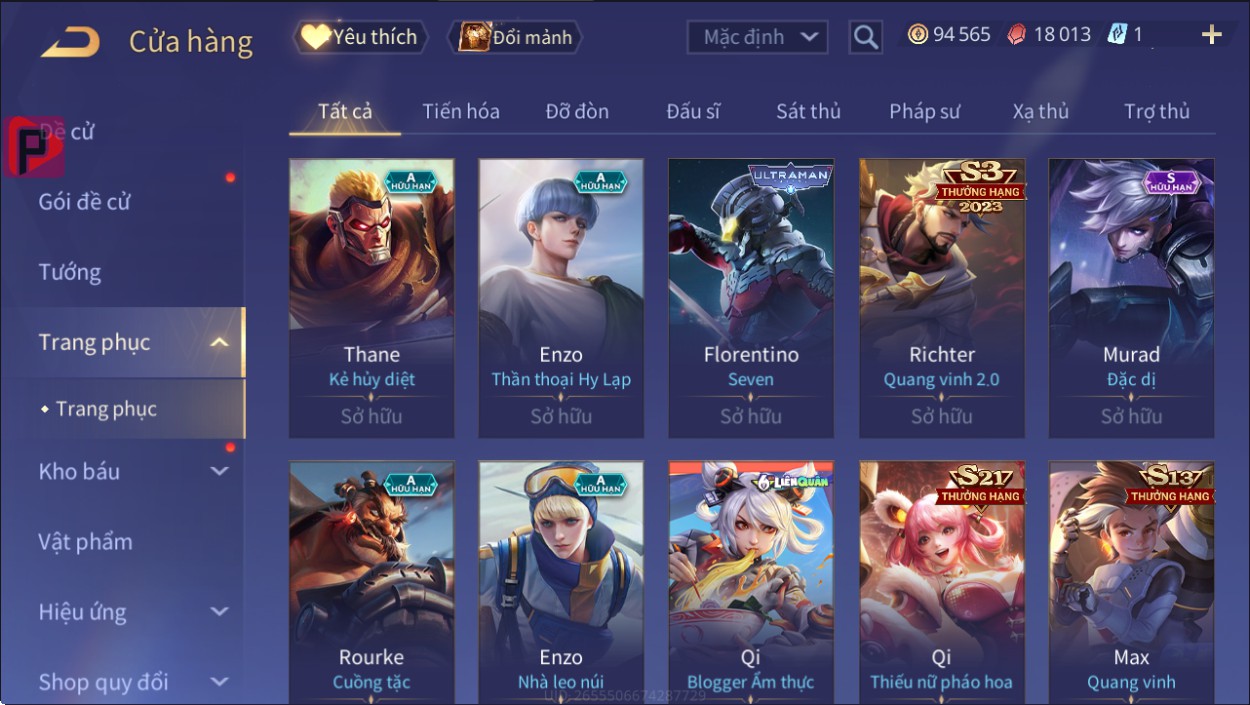Show the Đấu sĩ skins tab
This screenshot has width=1250, height=705.
693,112
